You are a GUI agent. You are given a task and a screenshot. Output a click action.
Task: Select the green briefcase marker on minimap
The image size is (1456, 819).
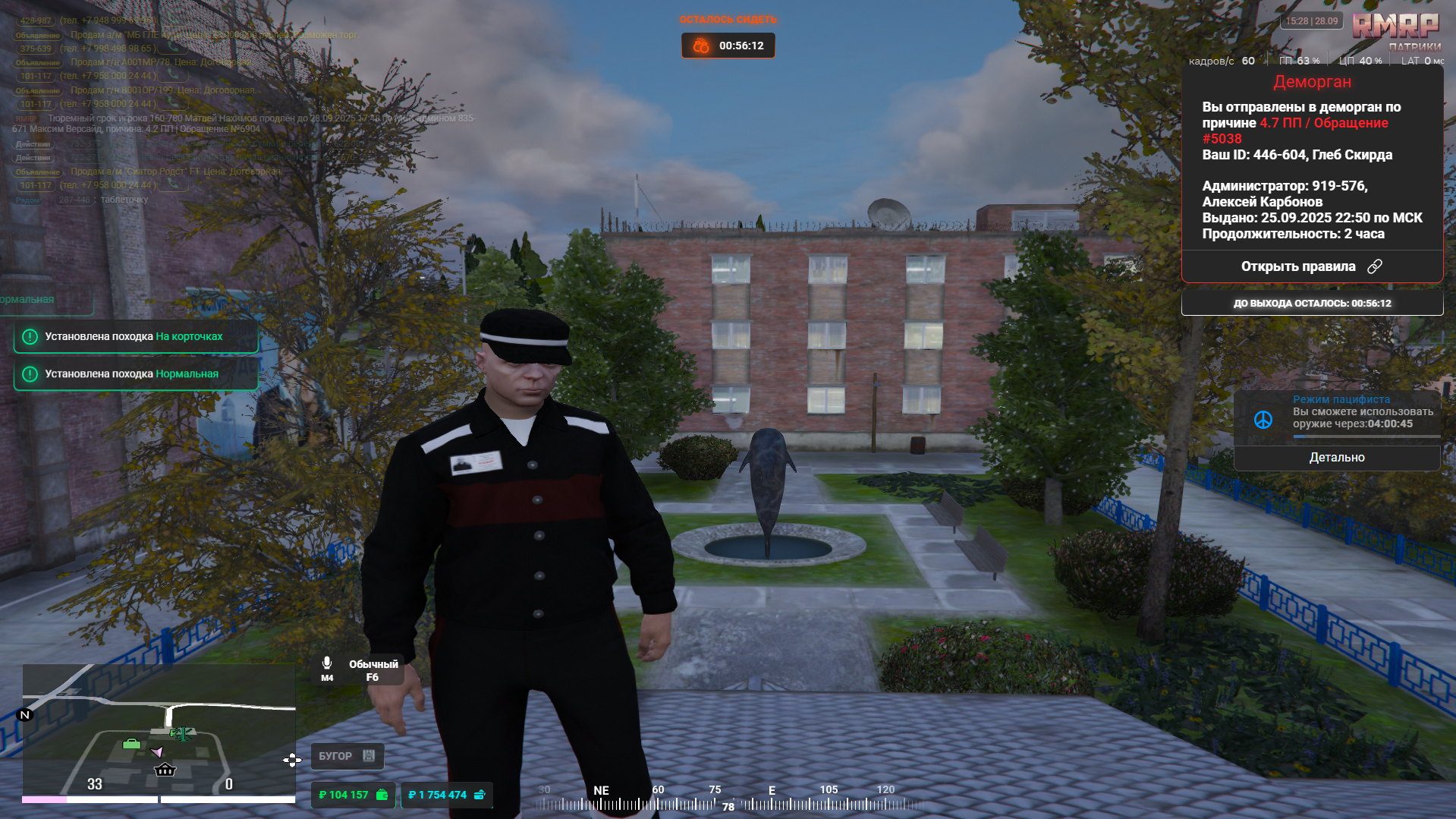coord(131,744)
